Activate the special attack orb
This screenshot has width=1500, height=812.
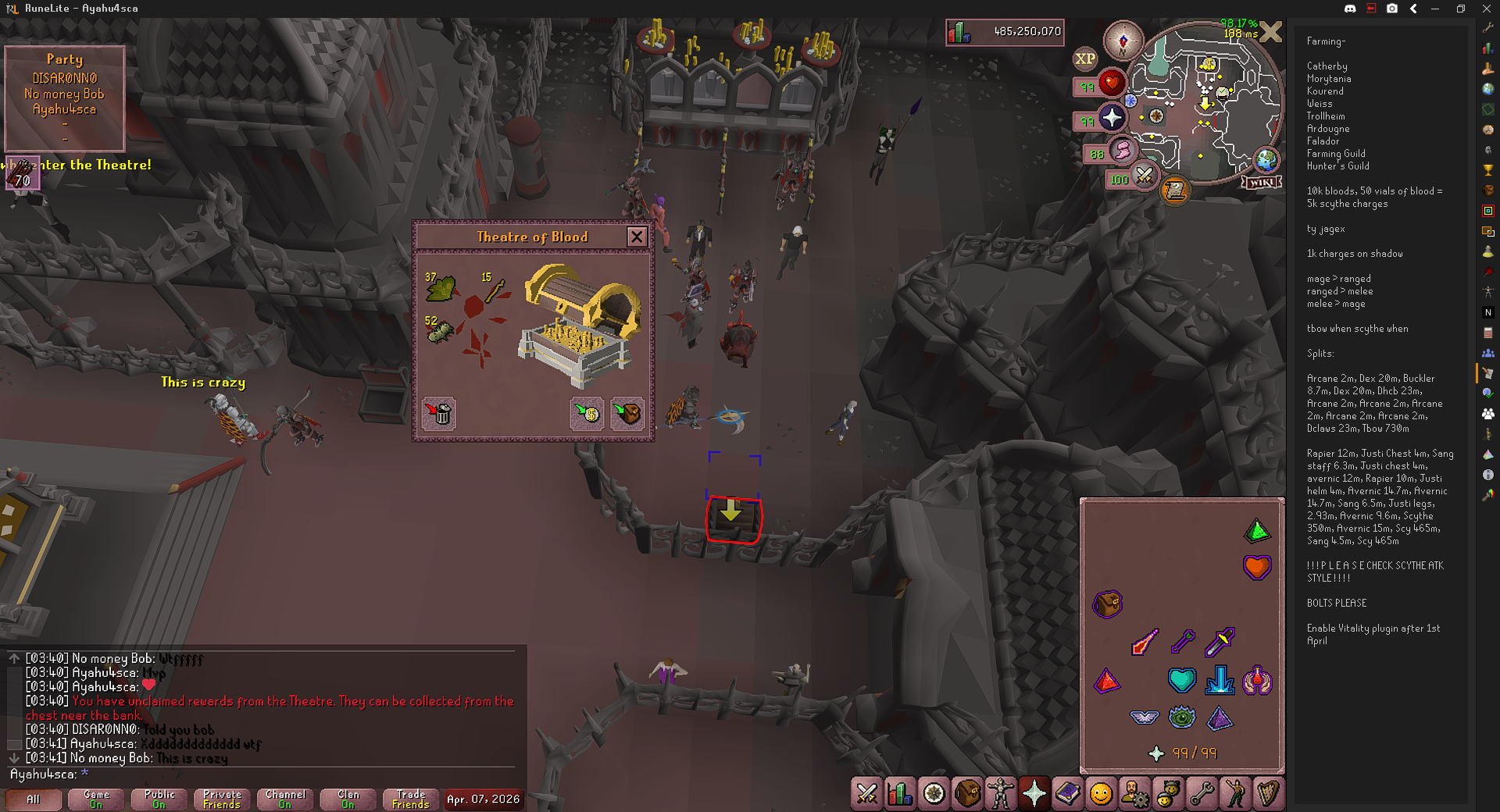[1144, 176]
